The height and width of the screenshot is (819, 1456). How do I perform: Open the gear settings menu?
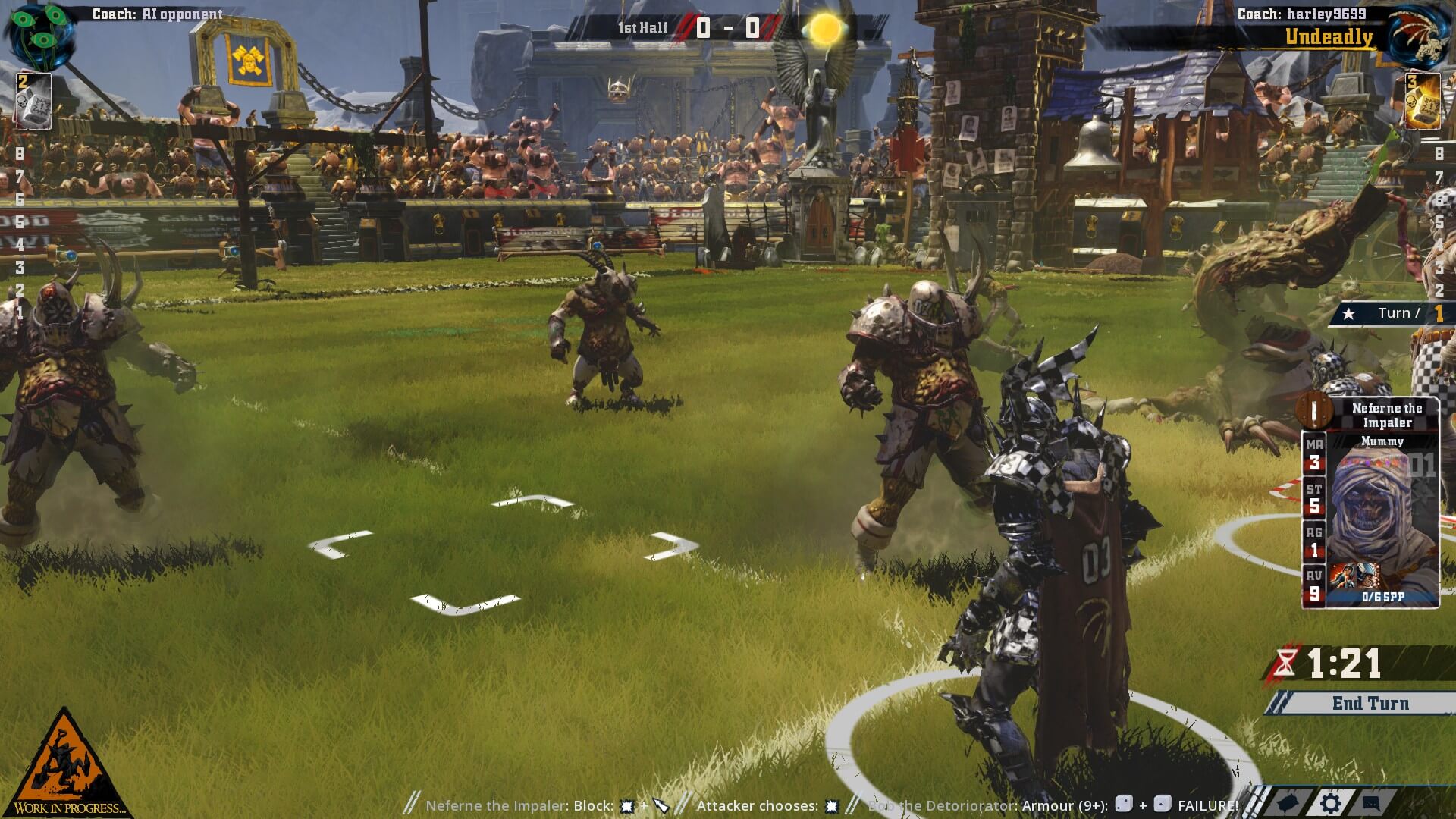(1331, 803)
